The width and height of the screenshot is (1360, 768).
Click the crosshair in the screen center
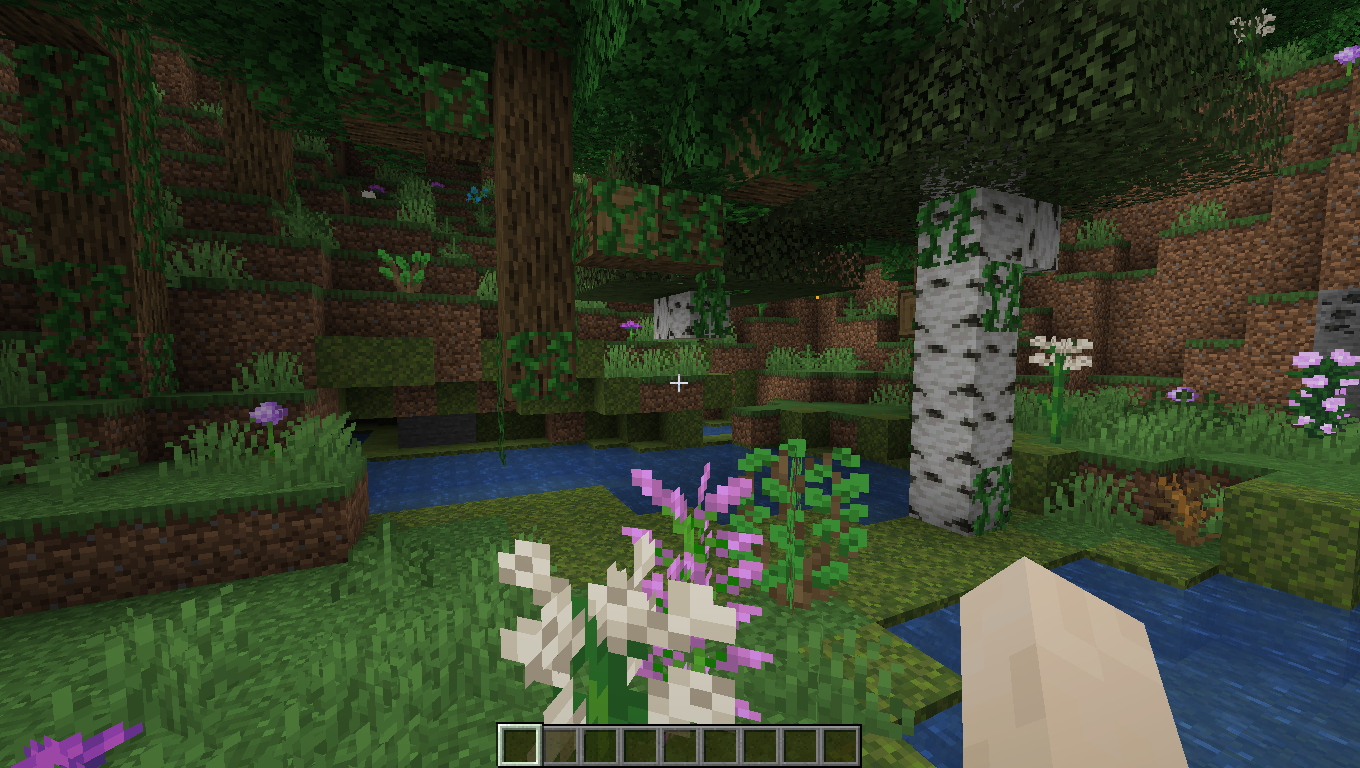(680, 382)
